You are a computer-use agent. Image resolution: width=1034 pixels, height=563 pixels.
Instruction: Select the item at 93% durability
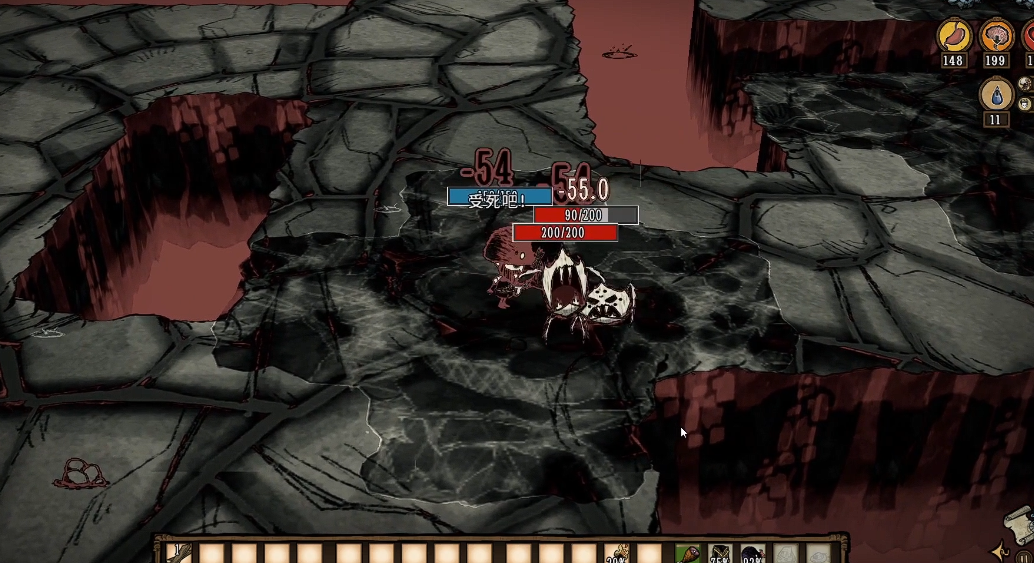point(753,553)
